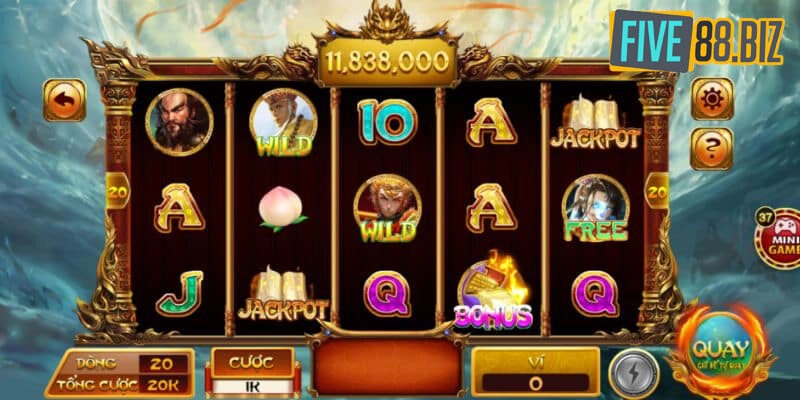Change the Cước bet amount
The image size is (800, 400).
252,384
